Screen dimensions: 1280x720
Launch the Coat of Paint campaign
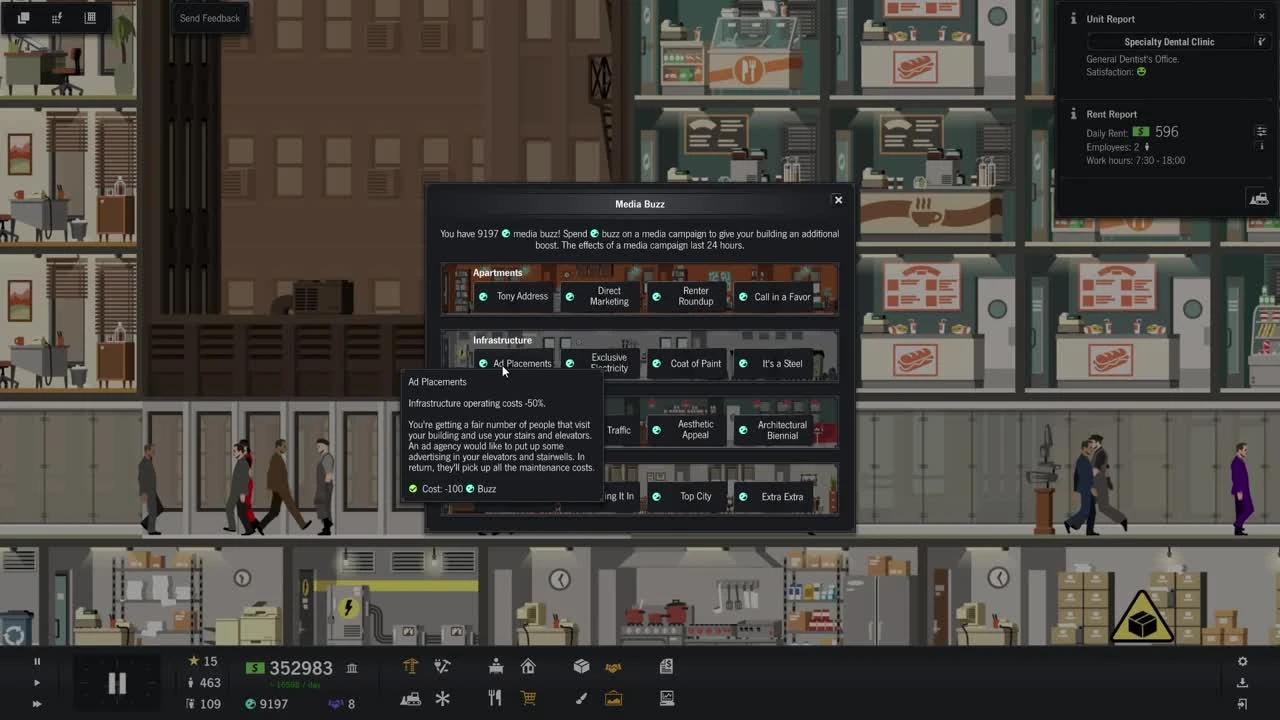694,363
